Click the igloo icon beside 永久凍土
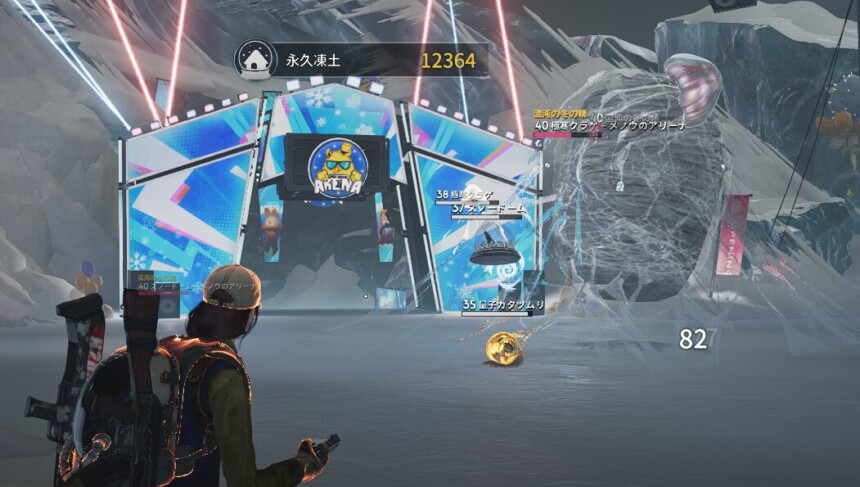Viewport: 860px width, 487px height. 256,60
